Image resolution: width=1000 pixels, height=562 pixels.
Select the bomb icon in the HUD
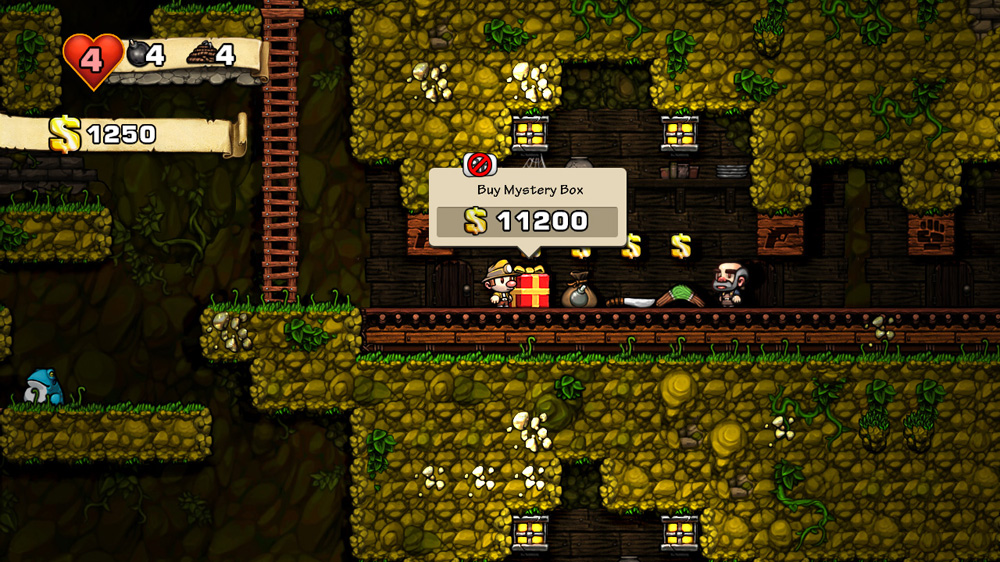(x=139, y=53)
